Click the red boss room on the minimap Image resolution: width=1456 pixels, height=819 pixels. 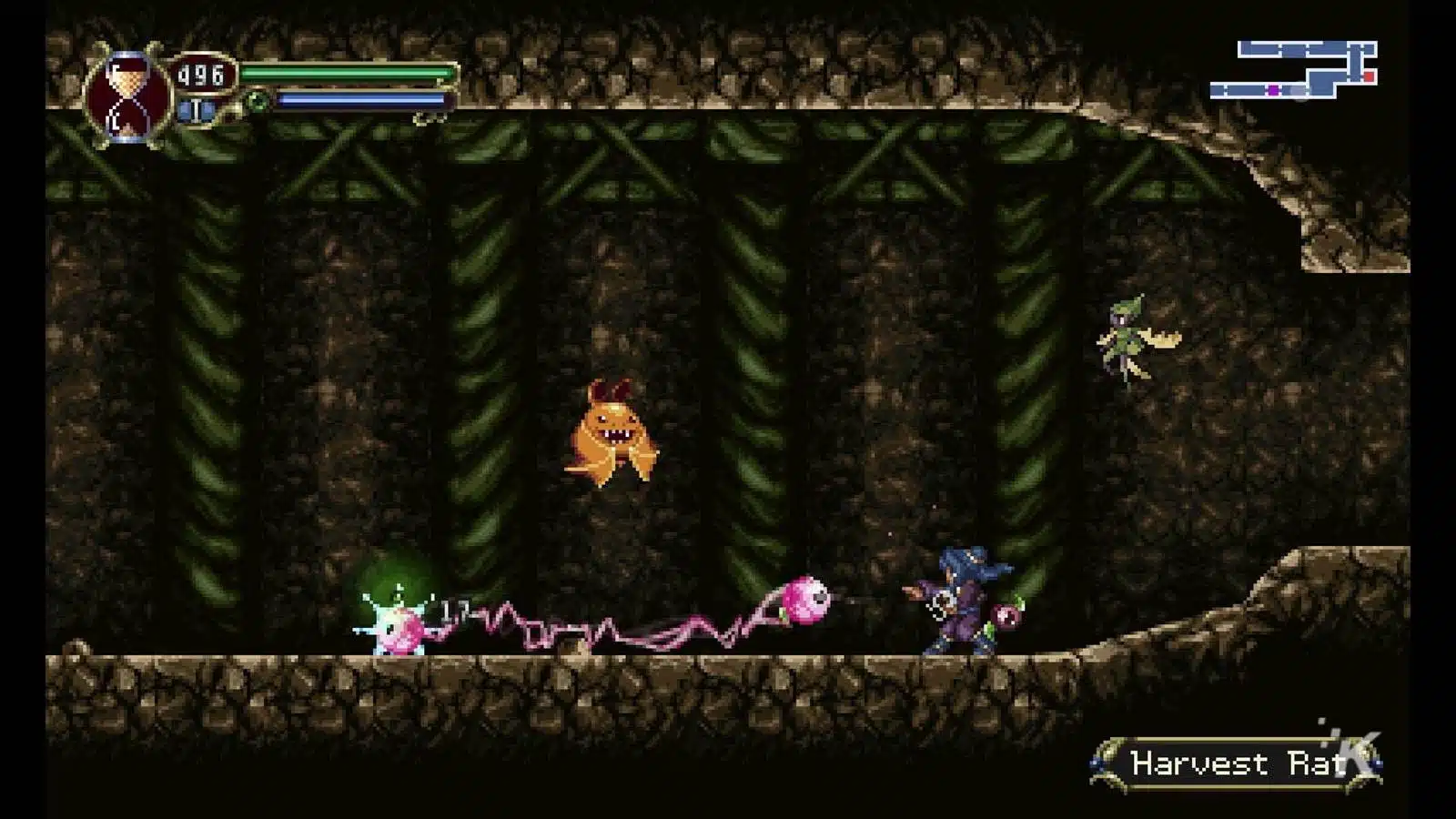pyautogui.click(x=1369, y=76)
